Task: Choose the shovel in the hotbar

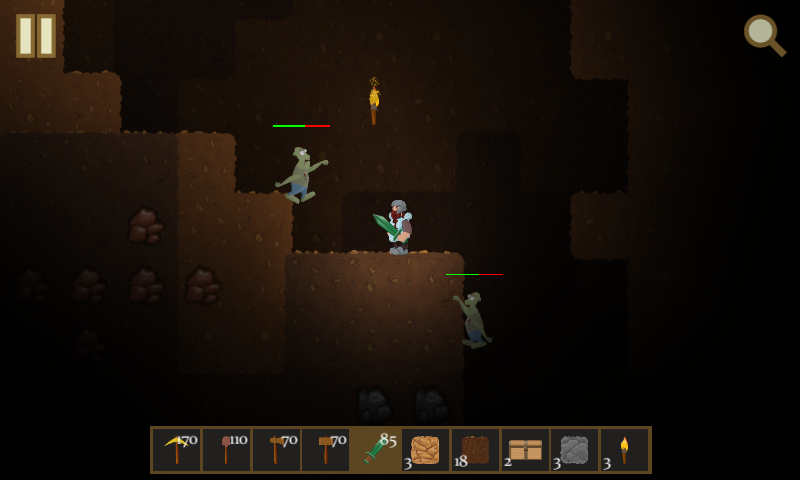Action: (227, 450)
